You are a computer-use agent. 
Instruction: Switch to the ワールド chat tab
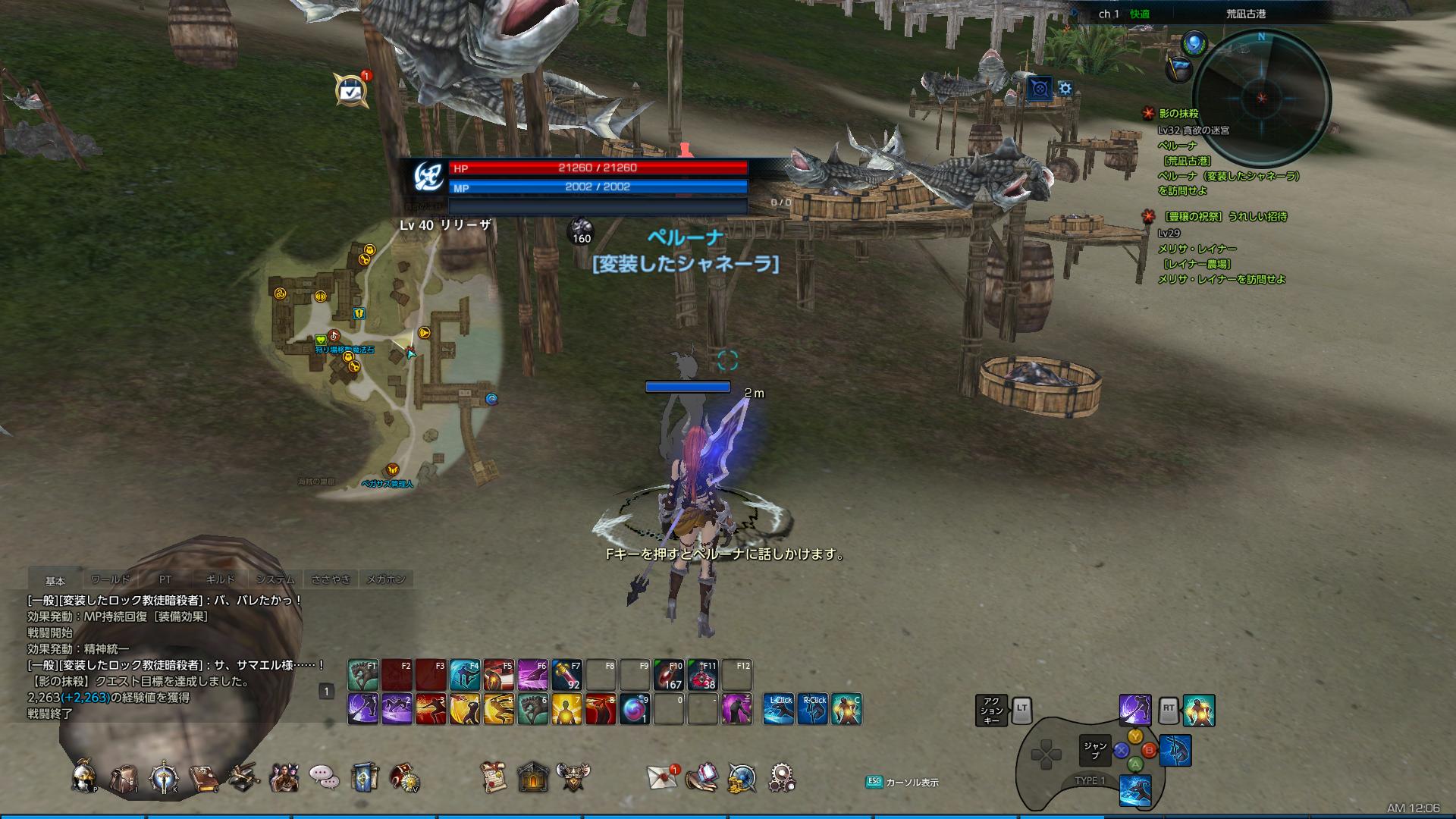click(111, 579)
